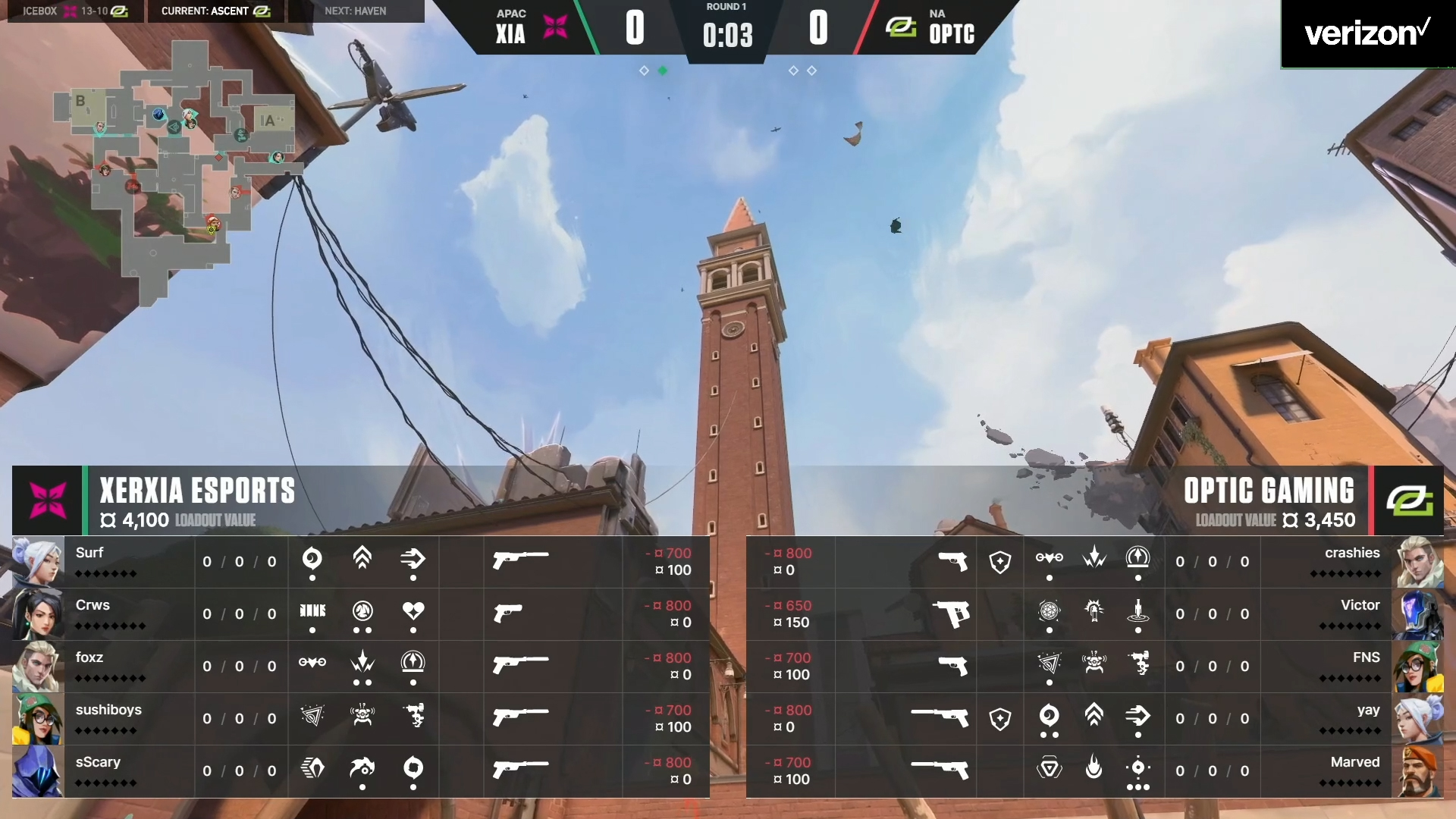
Task: Switch to the Next: Haven tab
Action: pyautogui.click(x=356, y=11)
